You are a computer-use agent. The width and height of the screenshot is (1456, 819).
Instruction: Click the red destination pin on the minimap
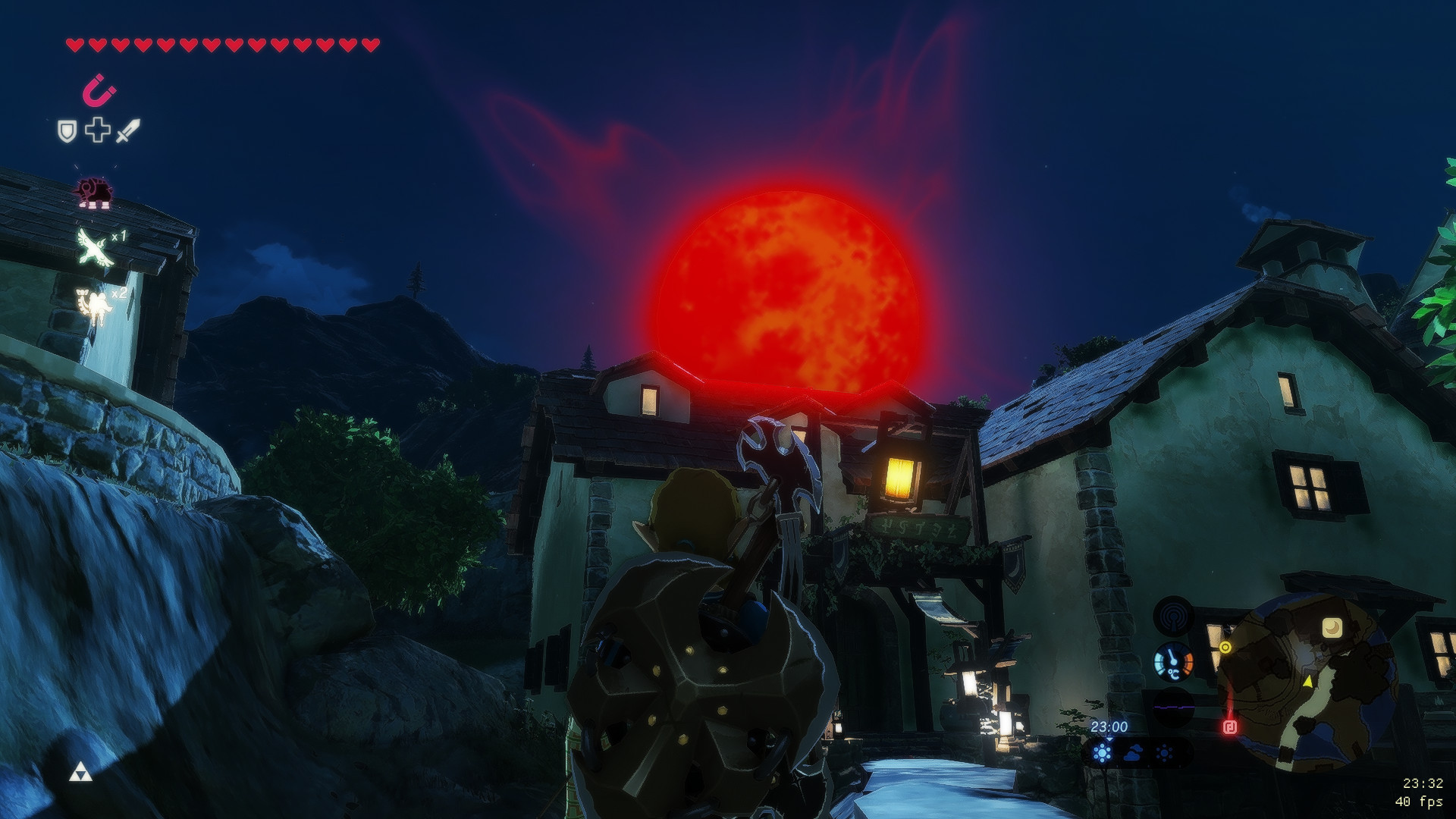(x=1230, y=726)
